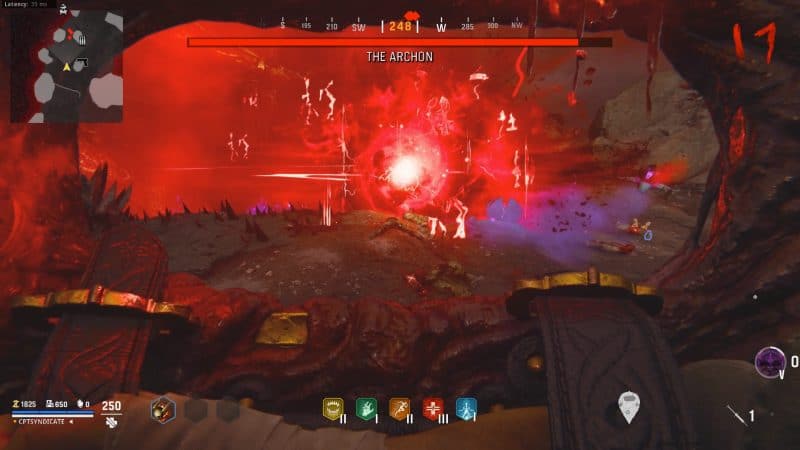
Task: Select the red cross perk icon
Action: tap(433, 408)
